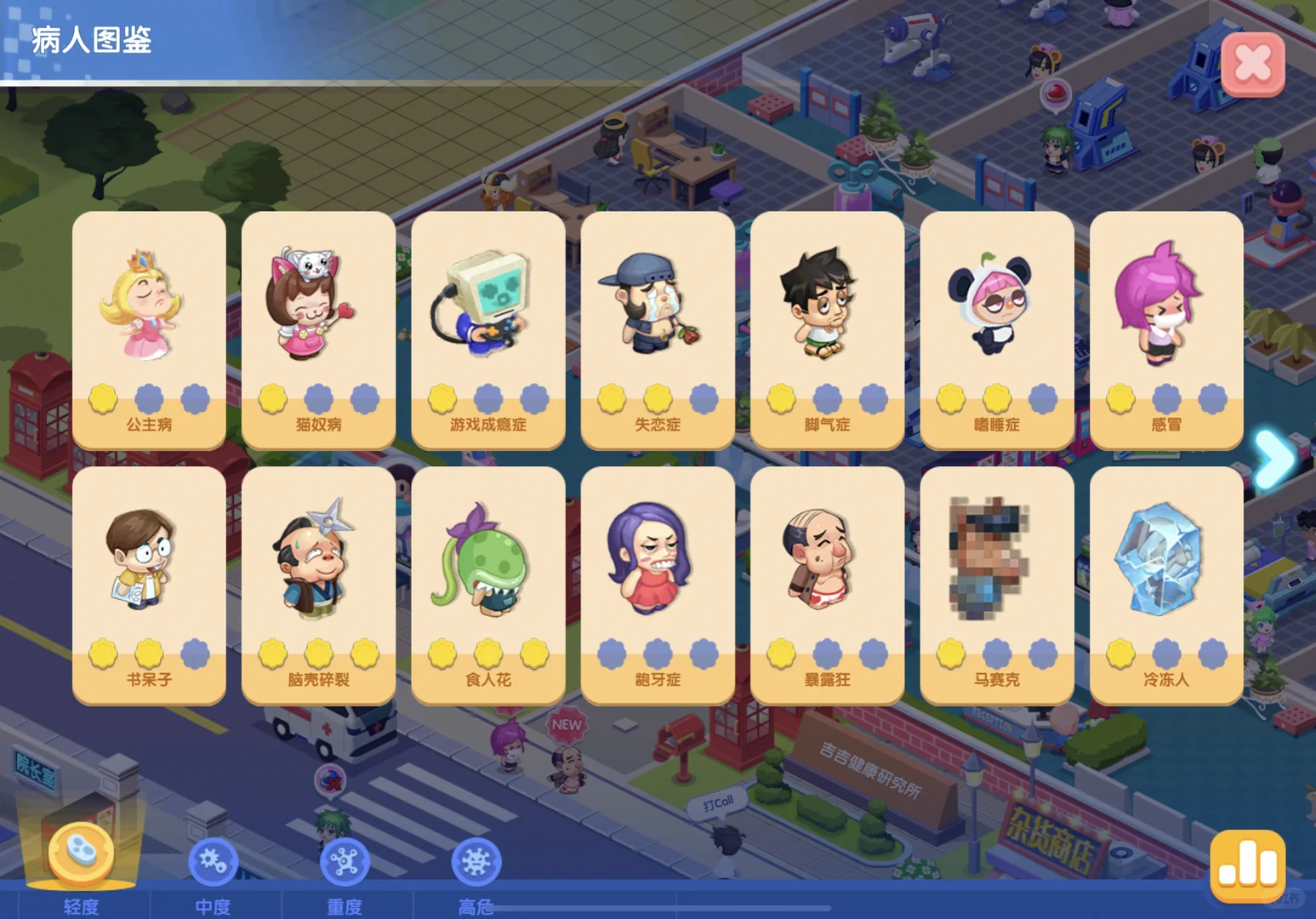This screenshot has height=919, width=1316.
Task: Click the 感冒 patient card
Action: 1165,329
